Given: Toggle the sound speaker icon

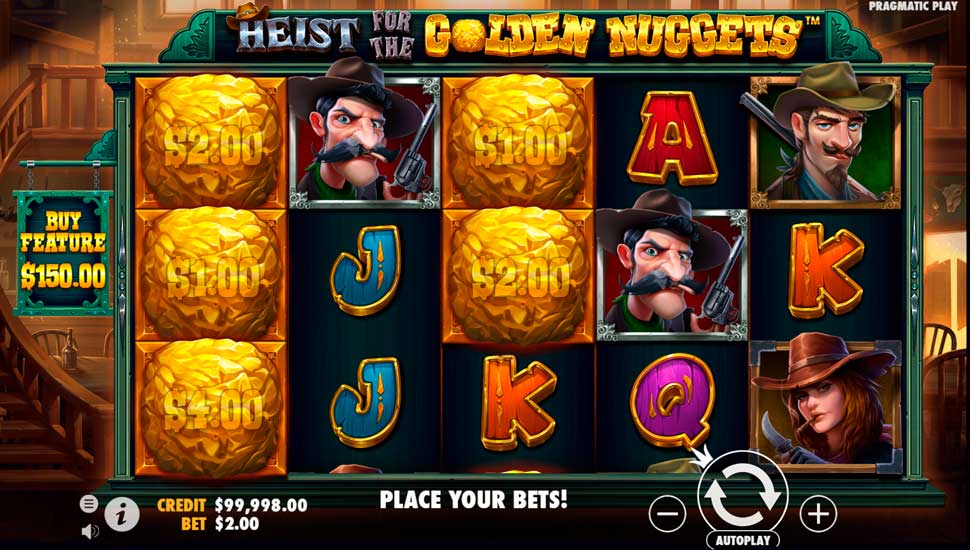Looking at the screenshot, I should 88,530.
